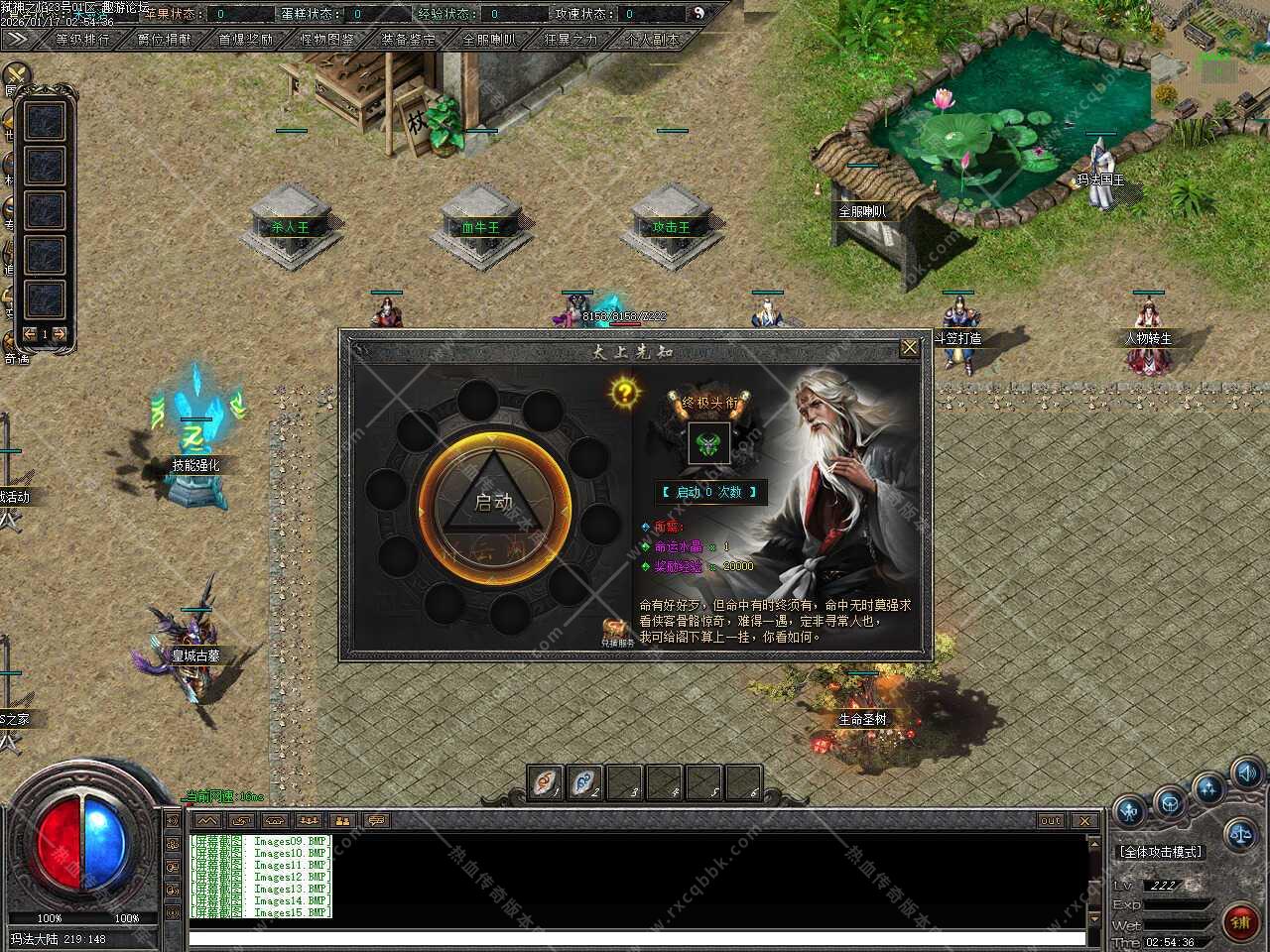Open the 全服喇叭 server broadcast menu
The height and width of the screenshot is (952, 1270).
(x=489, y=40)
